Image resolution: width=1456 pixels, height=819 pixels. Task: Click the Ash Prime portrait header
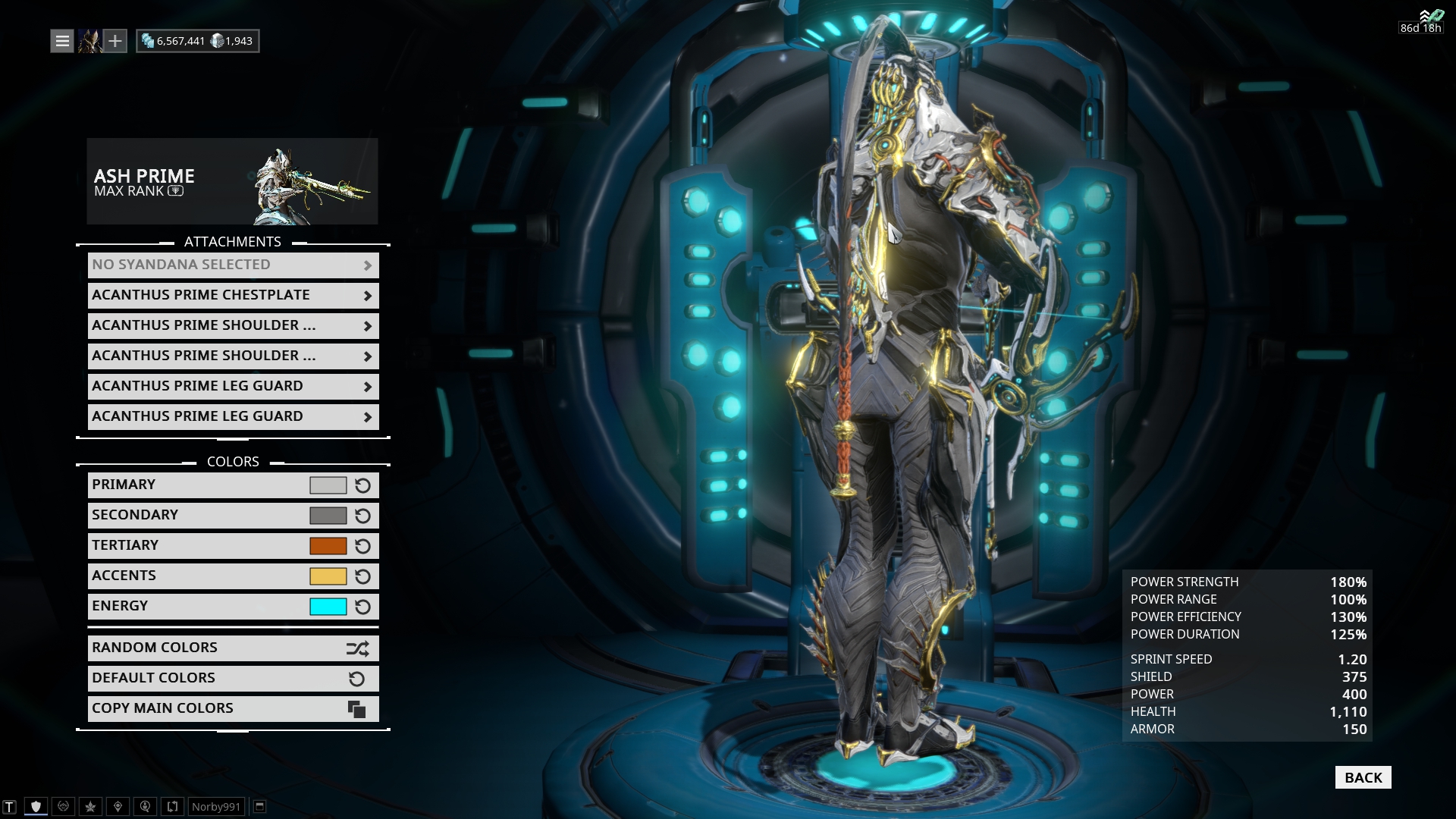coord(232,180)
